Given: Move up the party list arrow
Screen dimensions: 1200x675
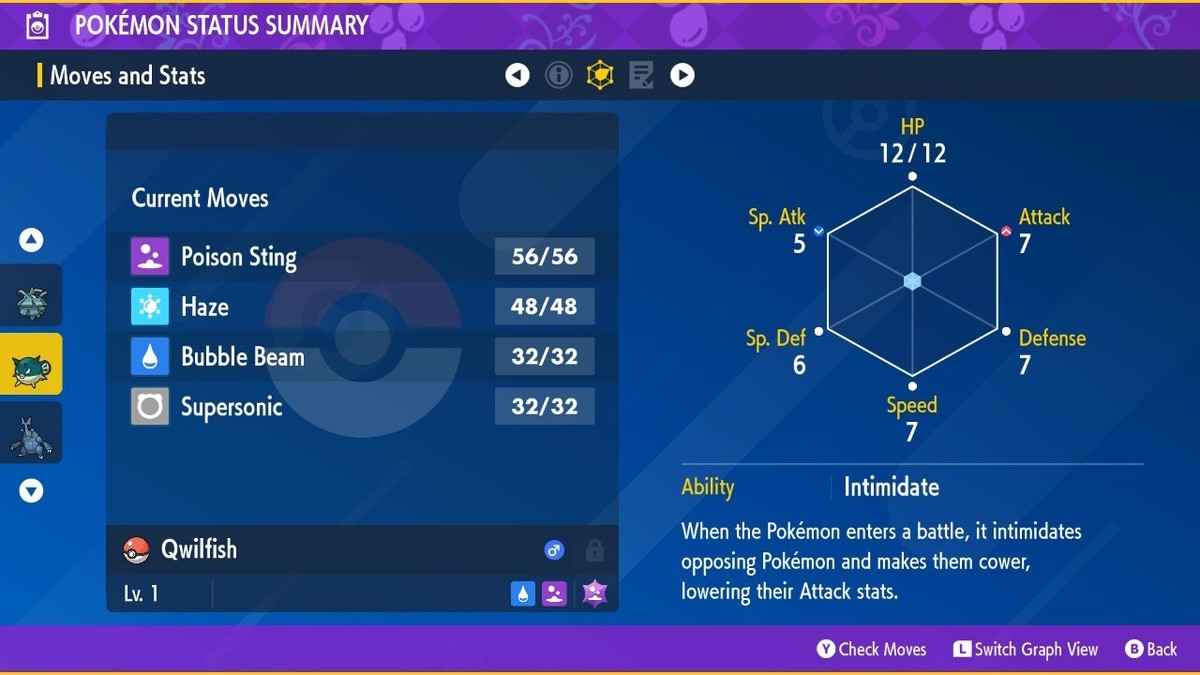Looking at the screenshot, I should (x=31, y=240).
